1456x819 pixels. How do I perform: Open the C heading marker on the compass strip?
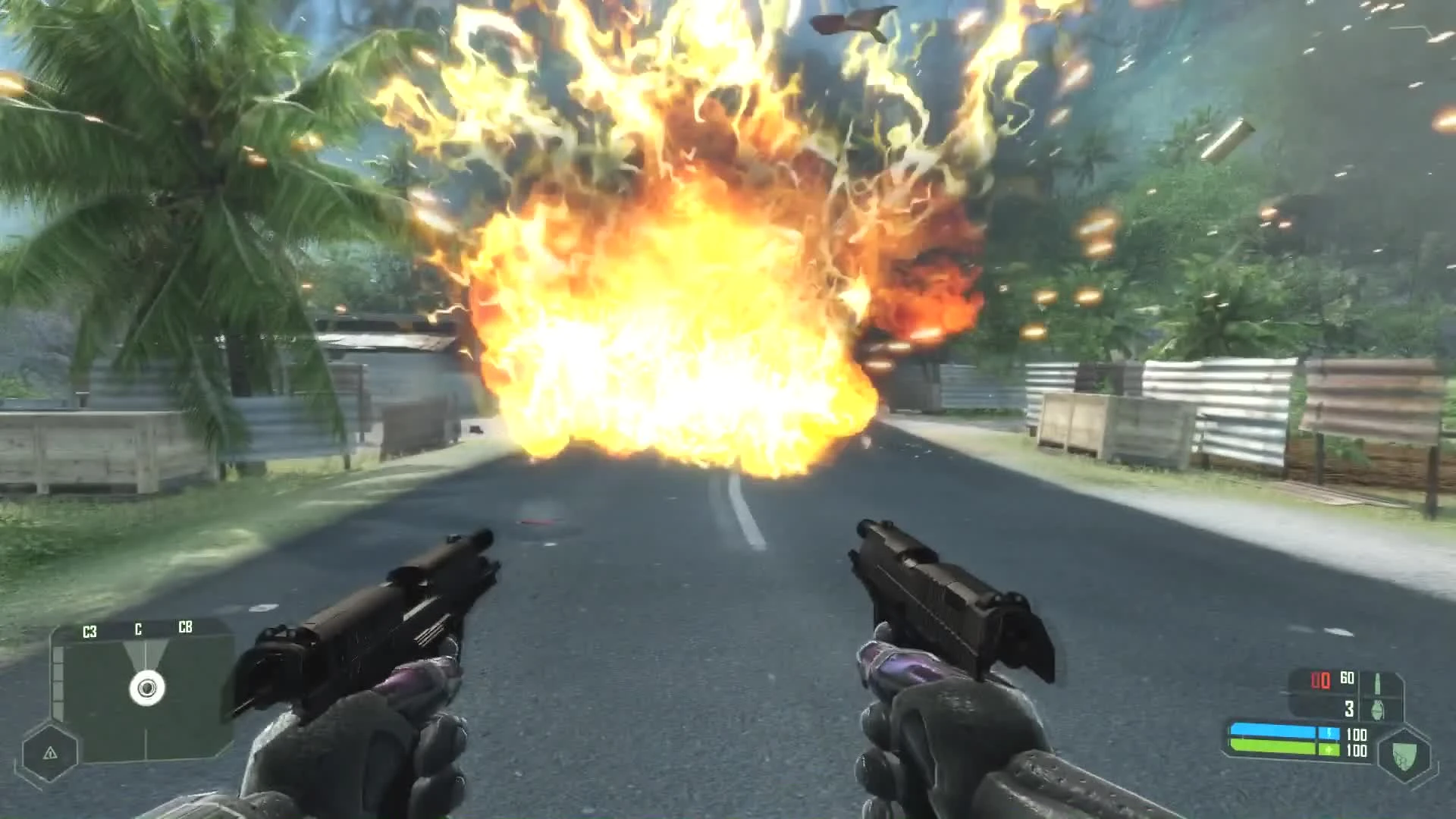tap(138, 629)
